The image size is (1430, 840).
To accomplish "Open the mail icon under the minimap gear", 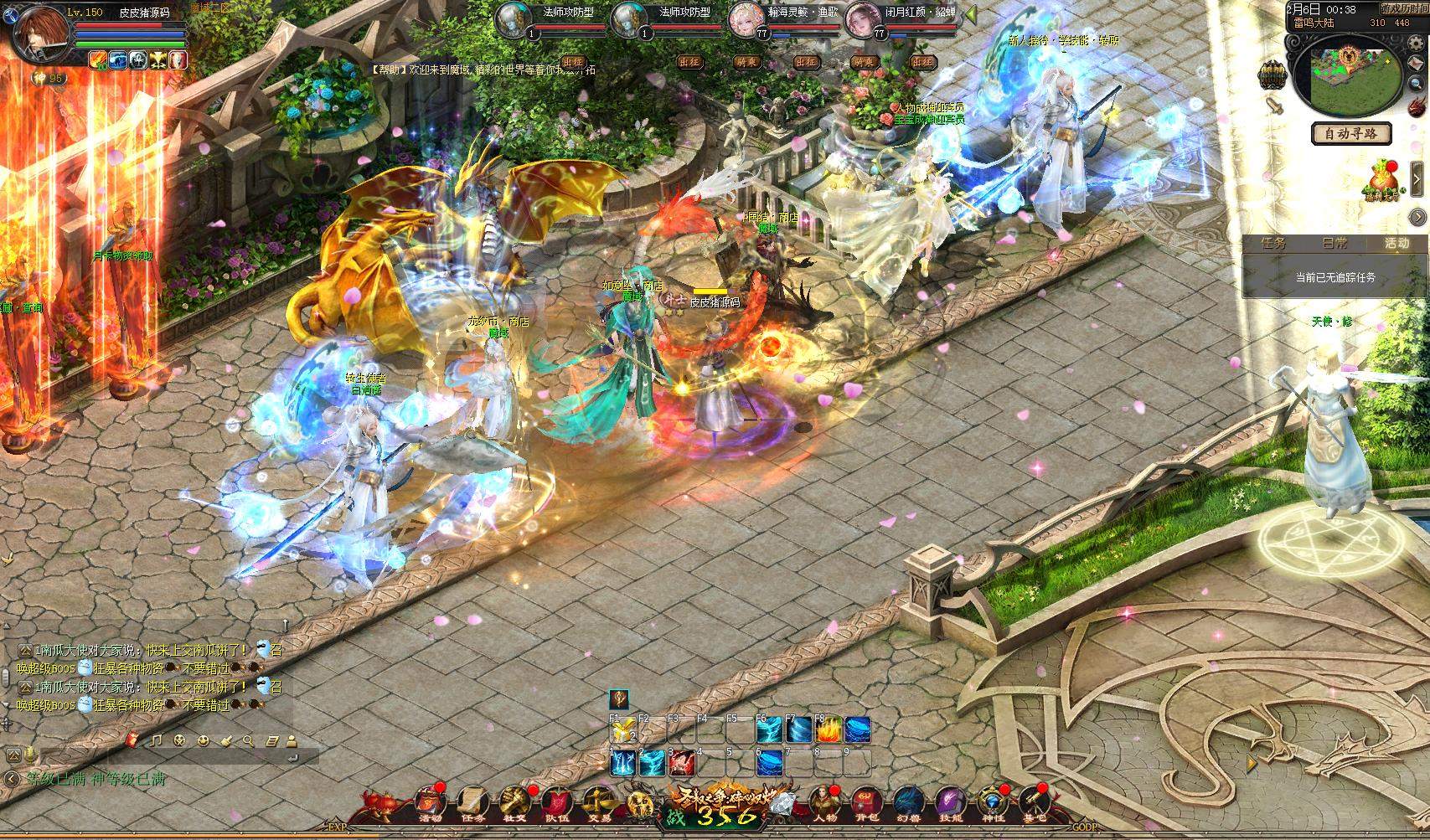I will coord(1416,64).
